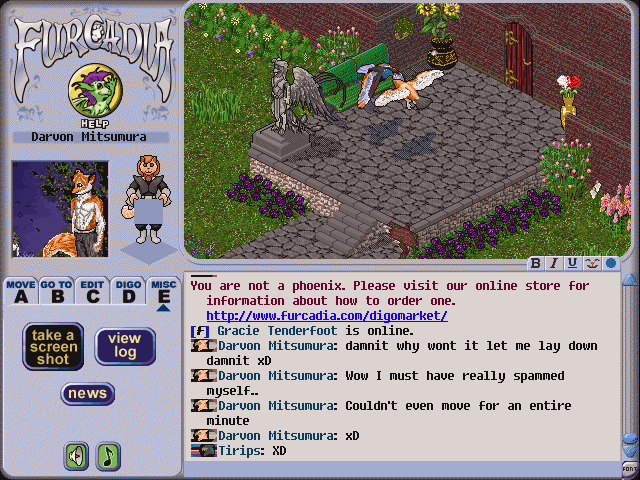This screenshot has height=480, width=640.
Task: Open the smiley face emote picker
Action: [x=591, y=264]
